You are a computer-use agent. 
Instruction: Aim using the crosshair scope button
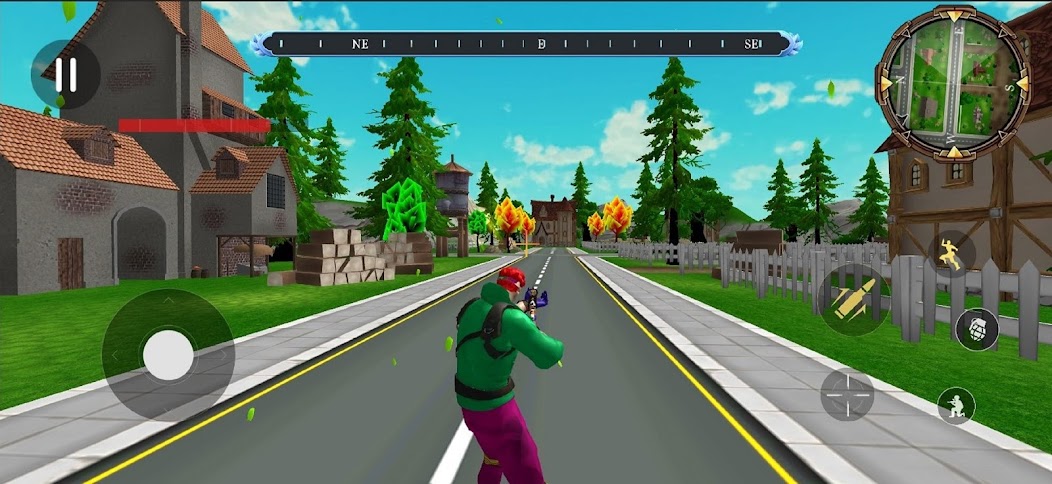pyautogui.click(x=847, y=394)
